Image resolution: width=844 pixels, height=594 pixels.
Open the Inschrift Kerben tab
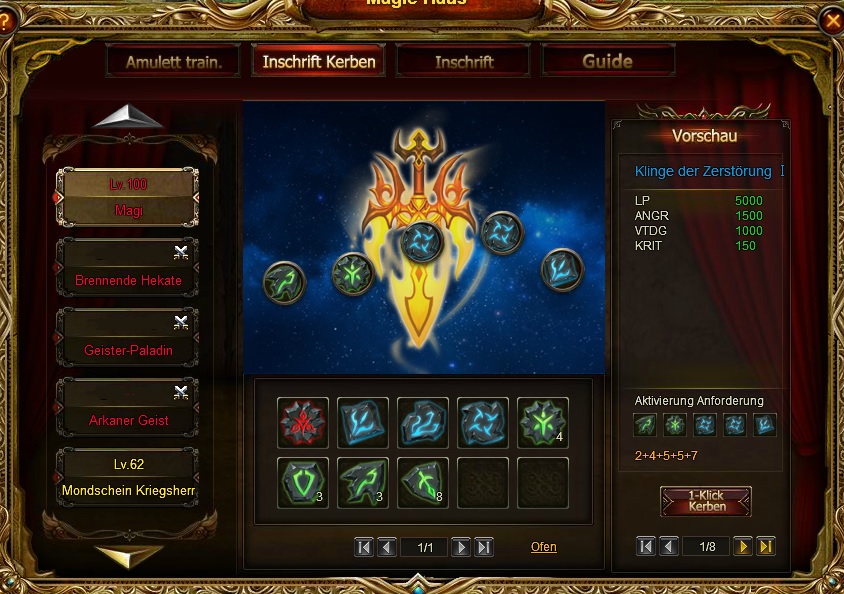[x=319, y=61]
